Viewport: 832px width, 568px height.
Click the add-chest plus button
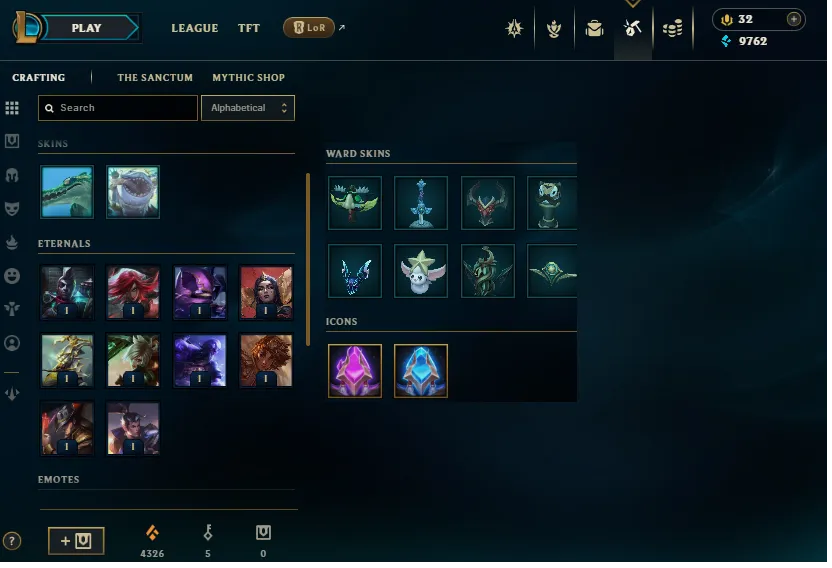76,541
